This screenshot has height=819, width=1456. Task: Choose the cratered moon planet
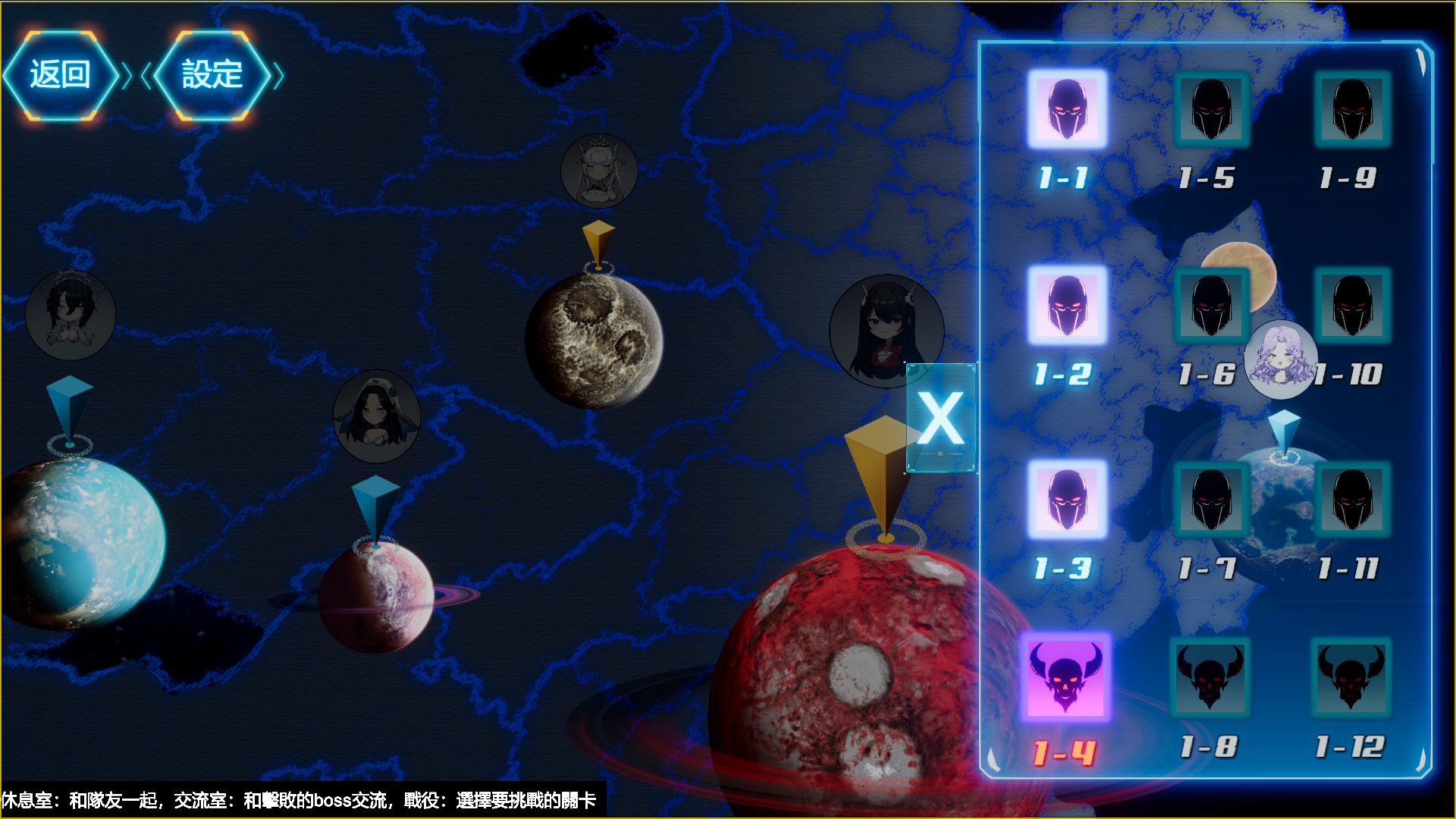click(594, 341)
